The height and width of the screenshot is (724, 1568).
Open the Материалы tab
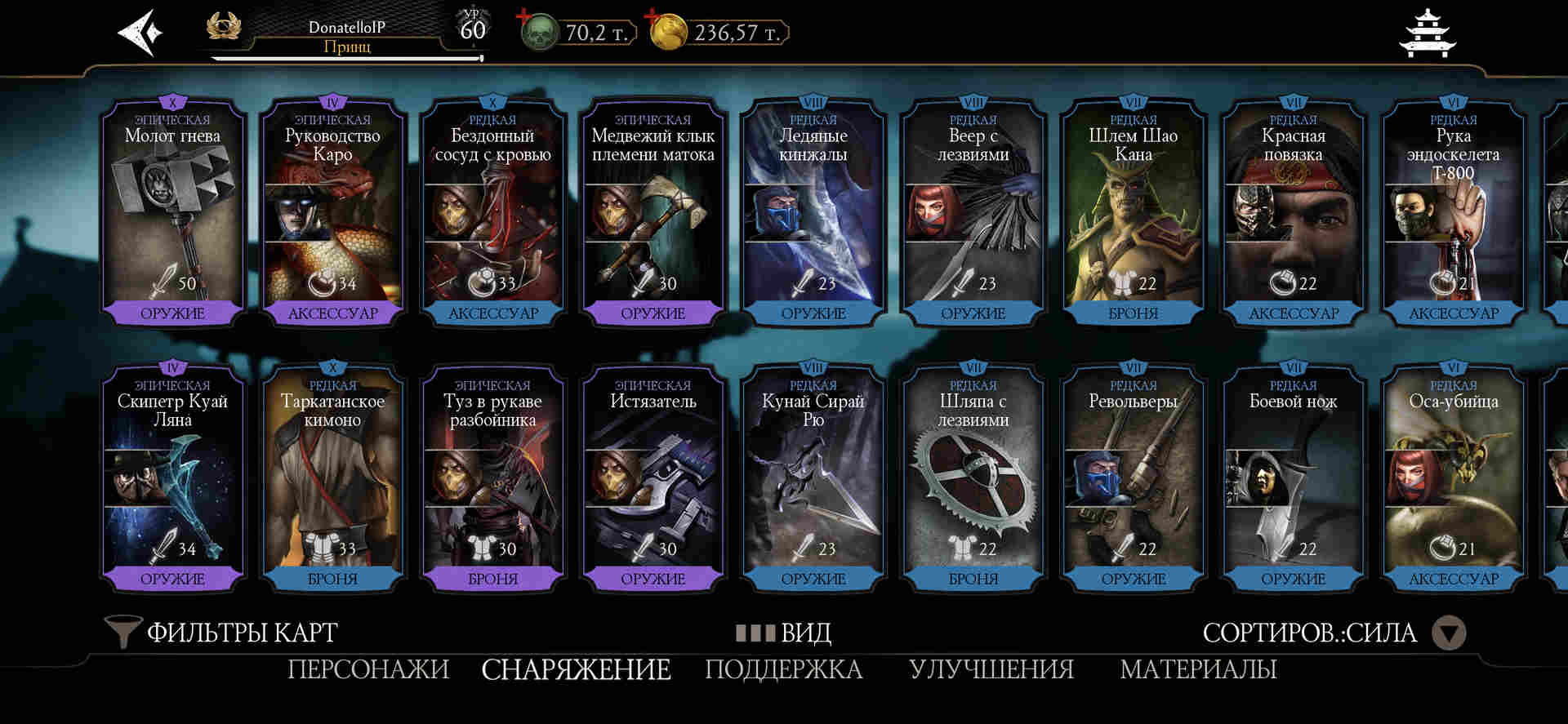1198,669
